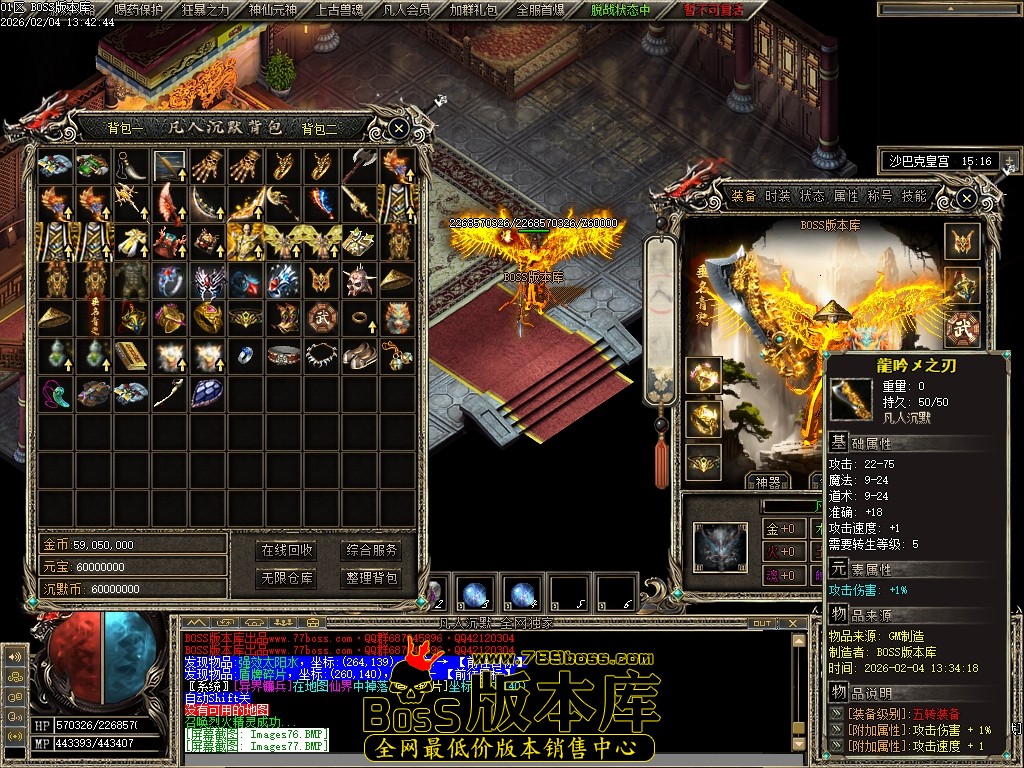The height and width of the screenshot is (768, 1024).
Task: Close the character equipment panel
Action: (966, 200)
